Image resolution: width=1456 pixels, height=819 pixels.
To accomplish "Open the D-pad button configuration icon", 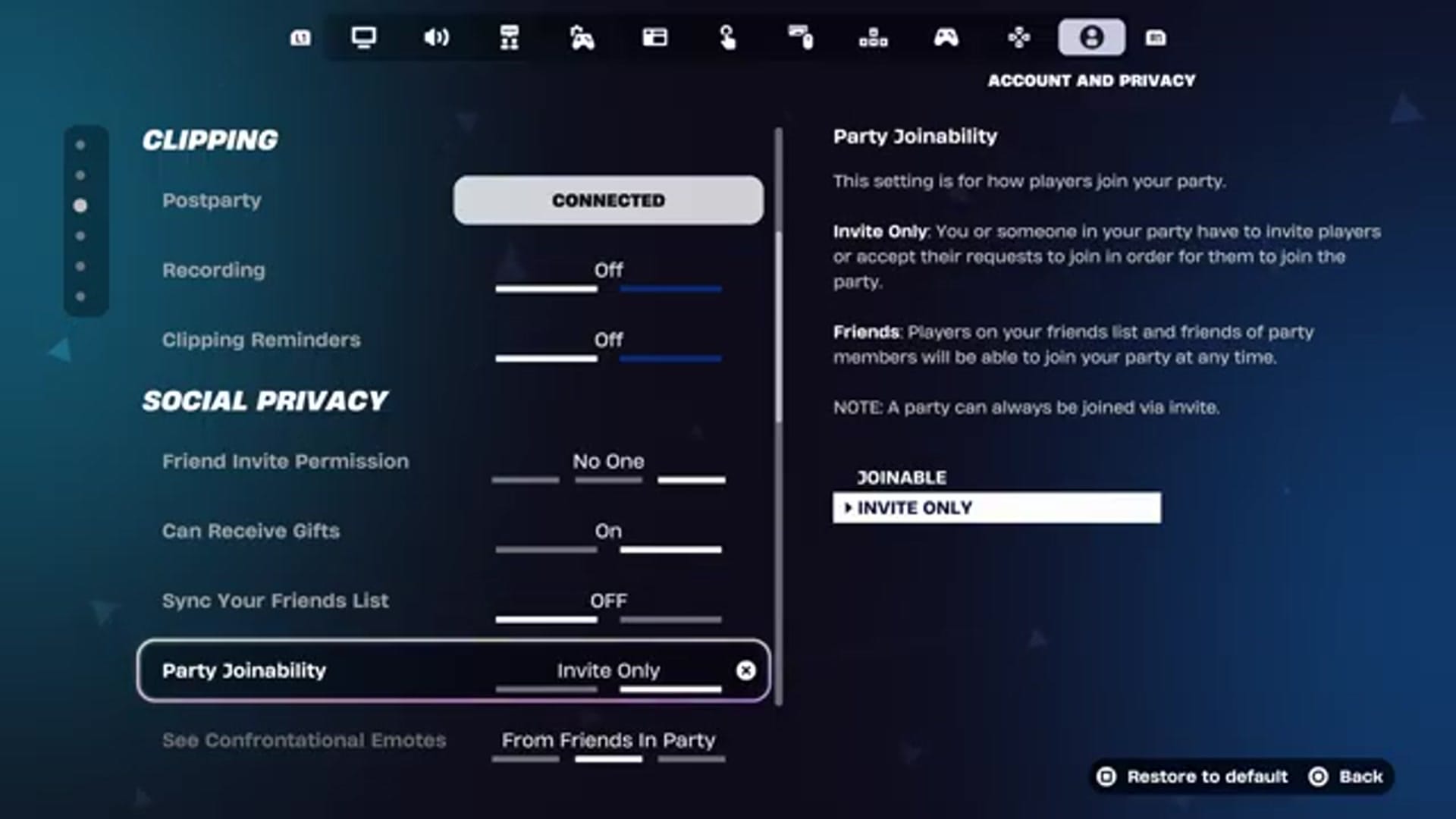I will [x=1018, y=37].
